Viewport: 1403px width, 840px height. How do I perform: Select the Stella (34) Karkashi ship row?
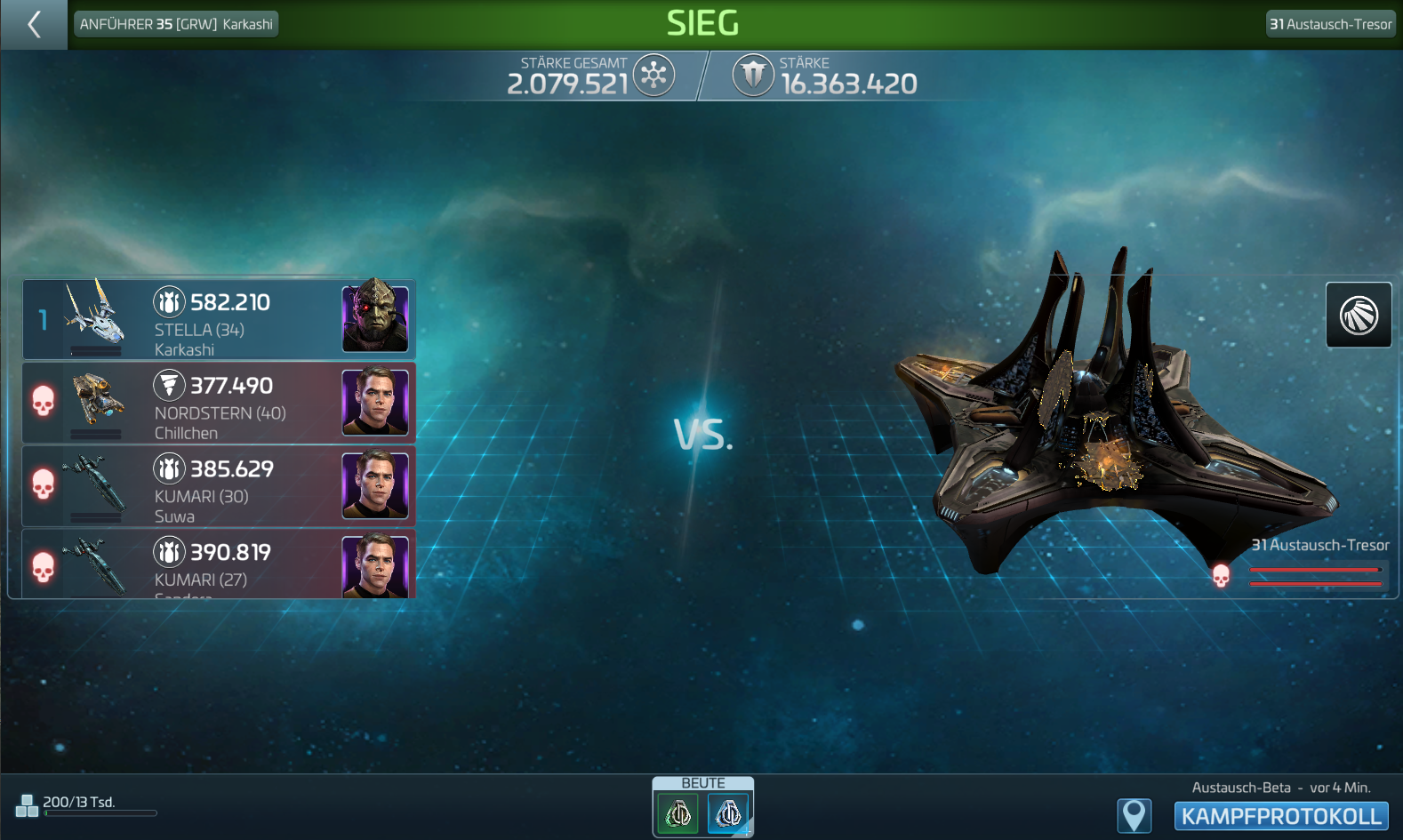[x=219, y=320]
